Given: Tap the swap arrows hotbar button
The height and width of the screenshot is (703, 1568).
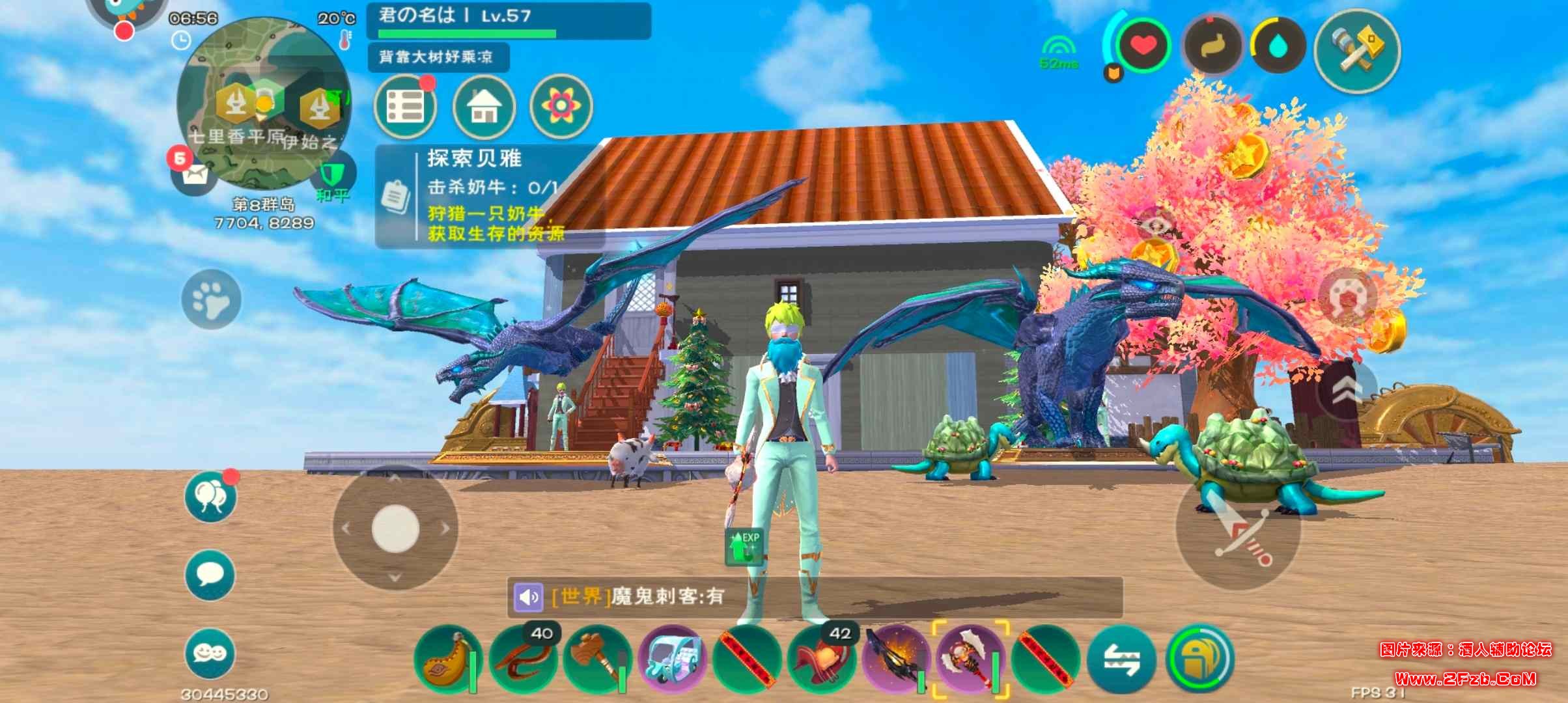Looking at the screenshot, I should 1121,659.
